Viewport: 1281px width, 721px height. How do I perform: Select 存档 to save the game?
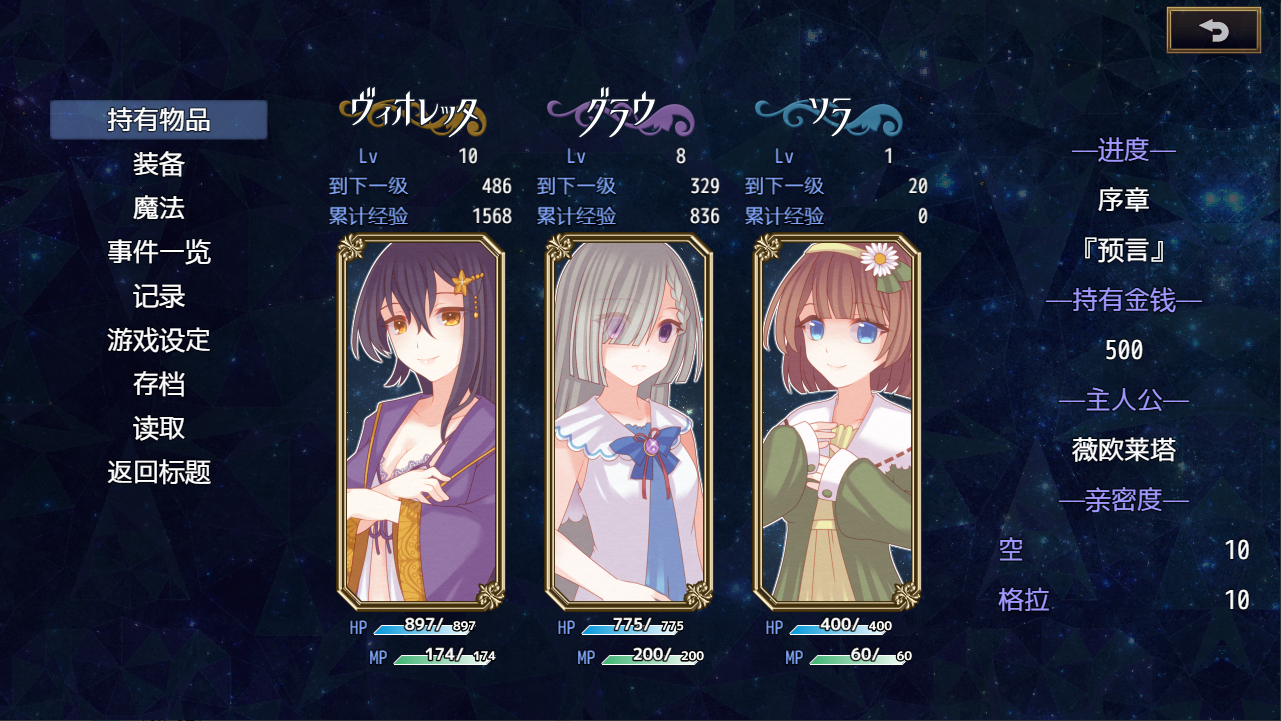click(x=159, y=384)
